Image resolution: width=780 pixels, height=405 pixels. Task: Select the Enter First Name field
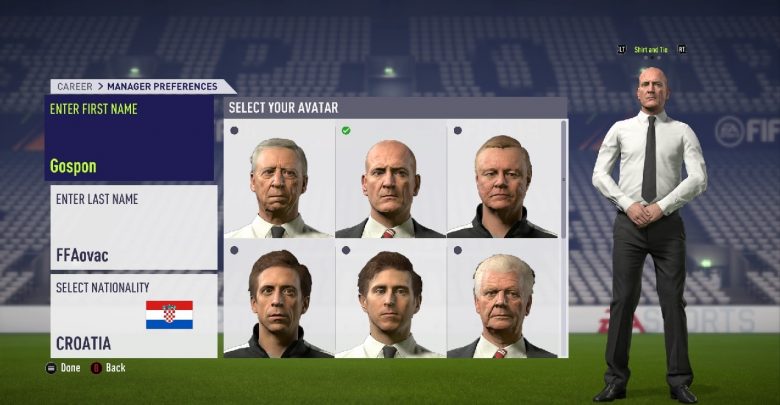tap(131, 138)
